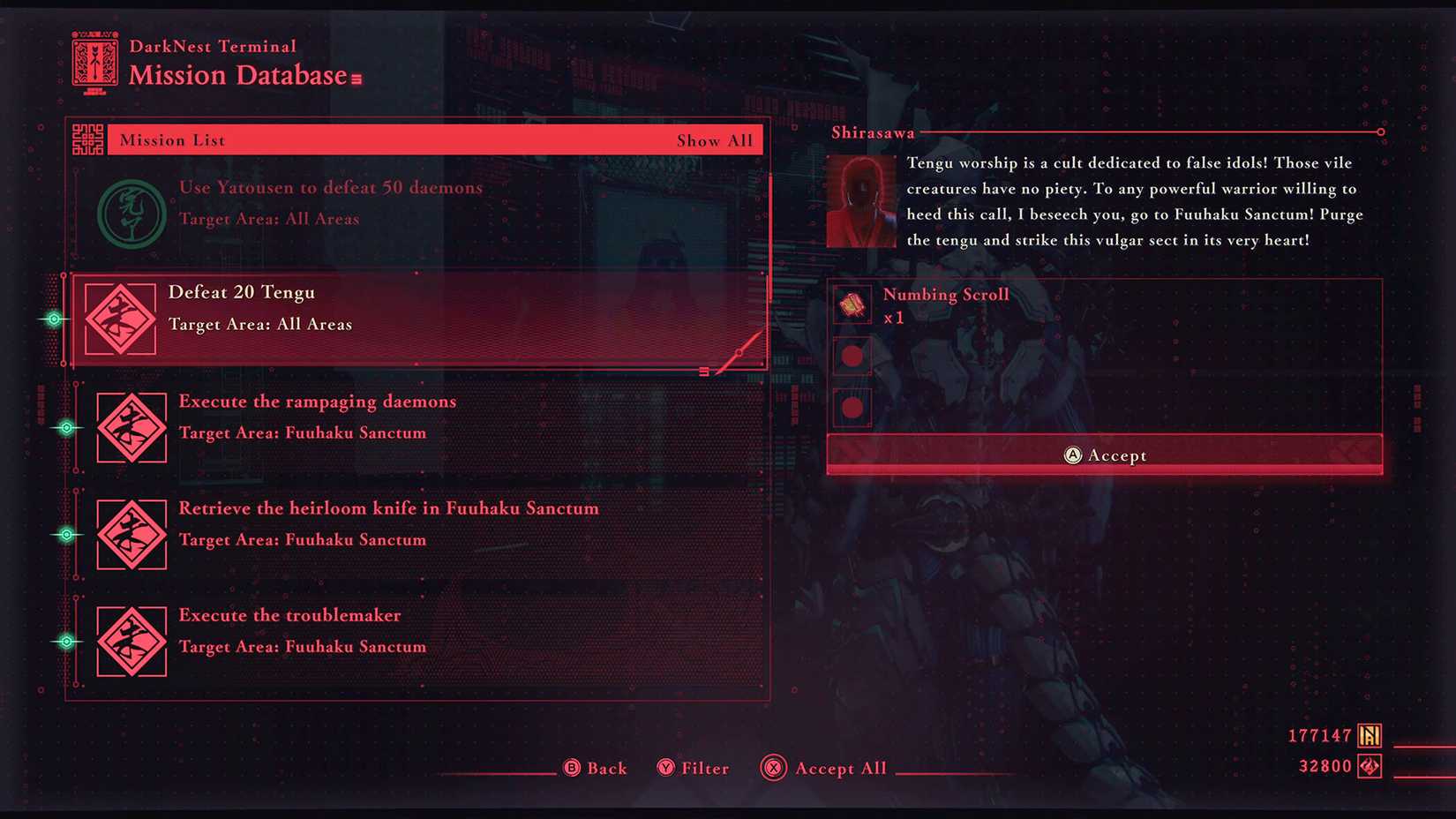Image resolution: width=1456 pixels, height=819 pixels.
Task: Click the flame emblem icon next to 32800
Action: click(x=1369, y=765)
